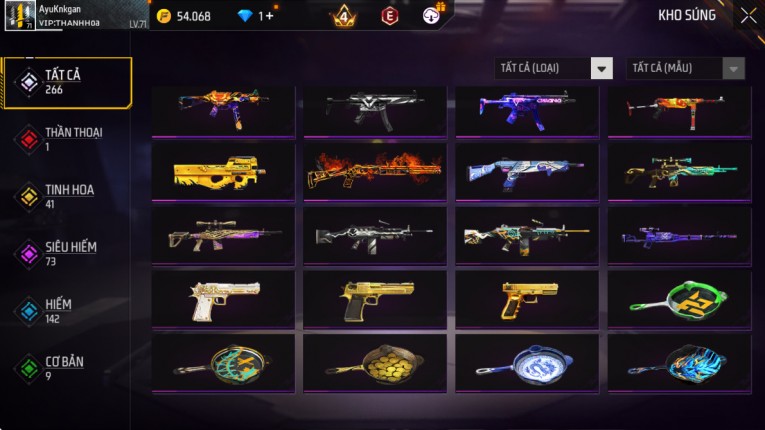The height and width of the screenshot is (430, 765).
Task: Choose the pan filled with gold coins
Action: point(375,363)
